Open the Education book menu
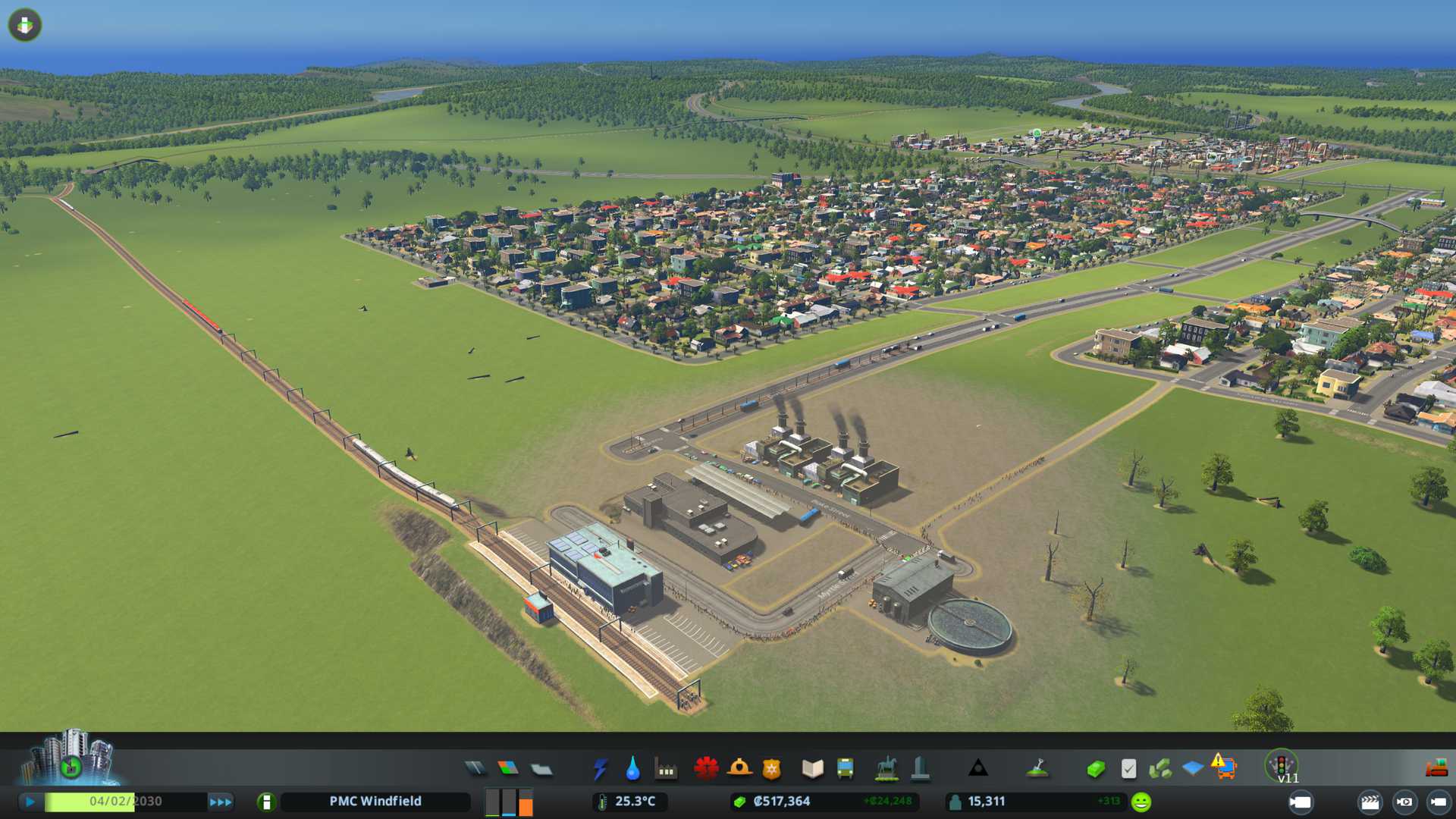The width and height of the screenshot is (1456, 819). tap(812, 769)
